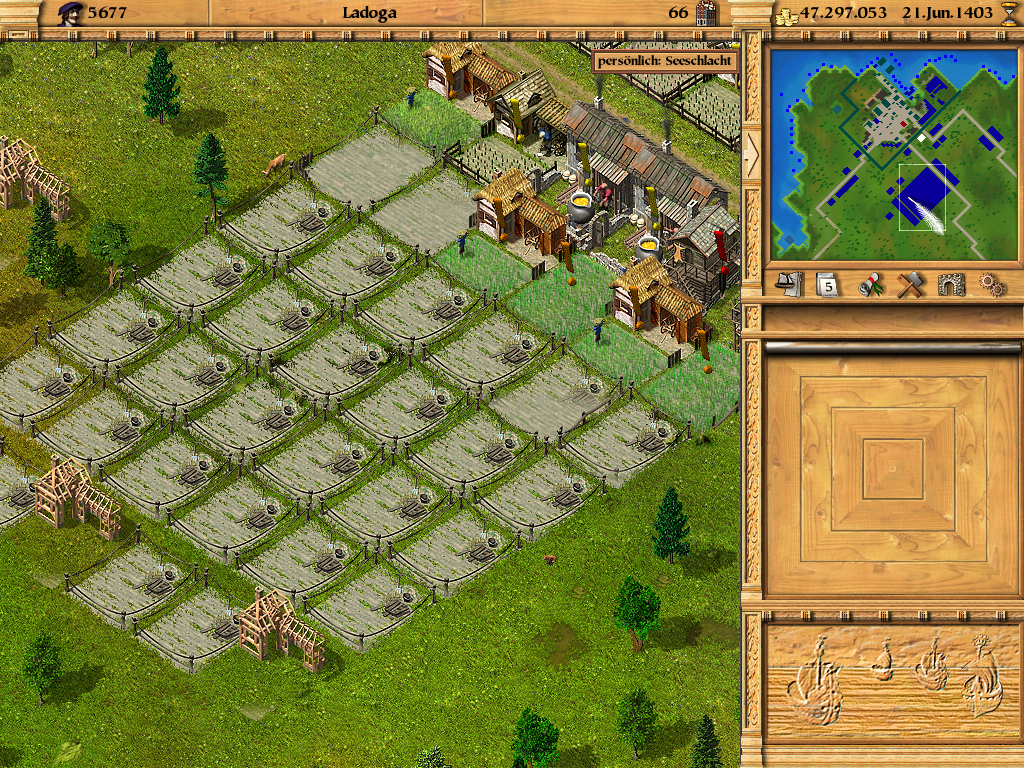Open the hat and letter messages icon
The width and height of the screenshot is (1024, 768).
[790, 284]
